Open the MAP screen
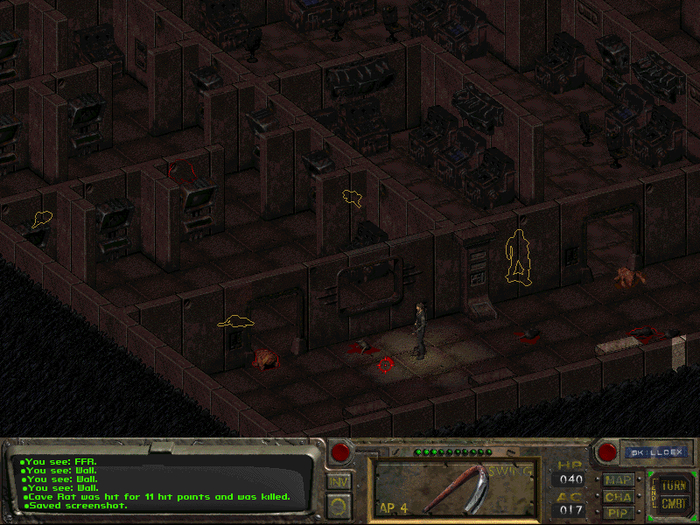Viewport: 700px width, 525px height. [617, 479]
